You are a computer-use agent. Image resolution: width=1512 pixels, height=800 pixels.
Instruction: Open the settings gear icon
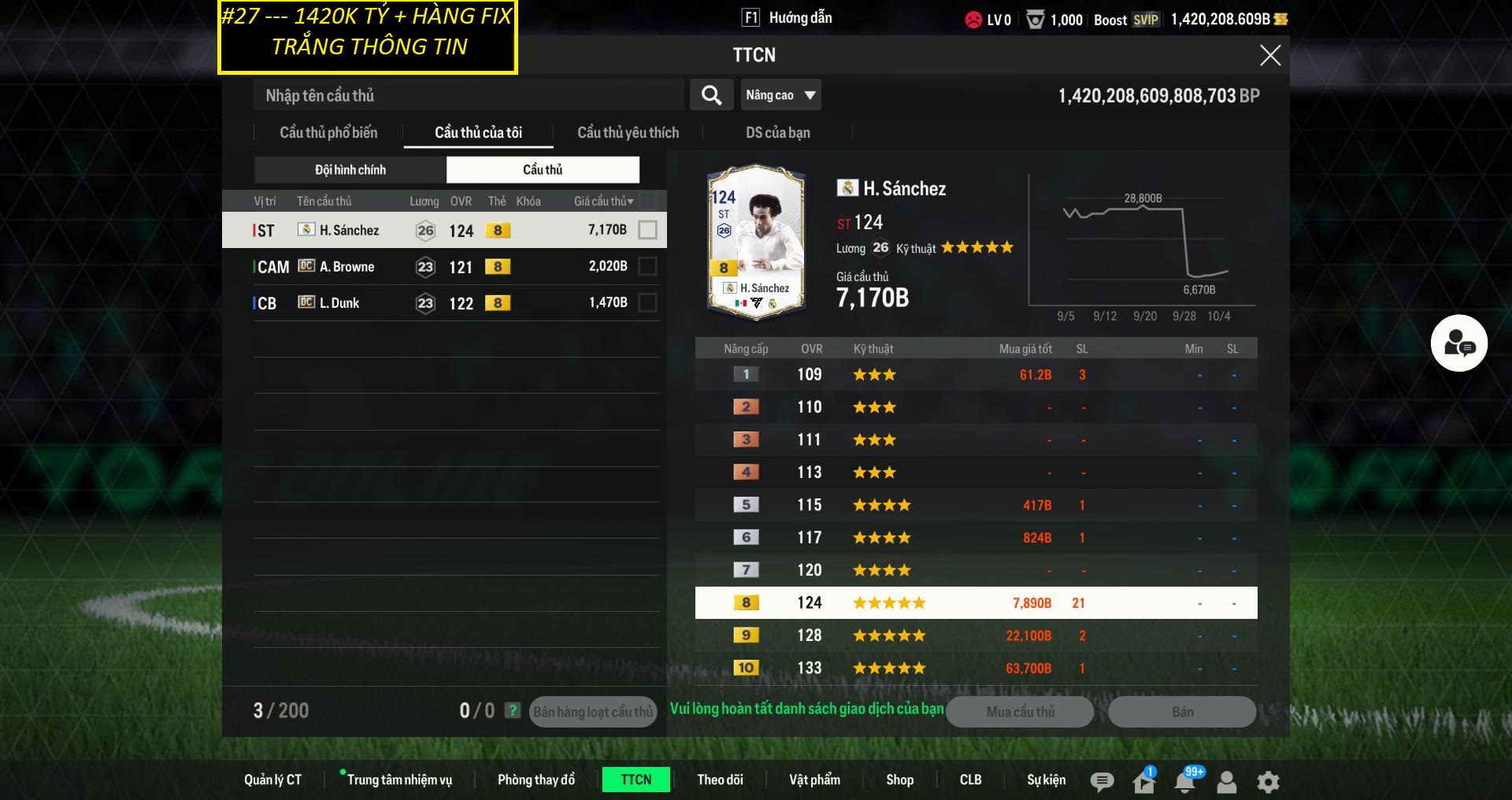1268,781
